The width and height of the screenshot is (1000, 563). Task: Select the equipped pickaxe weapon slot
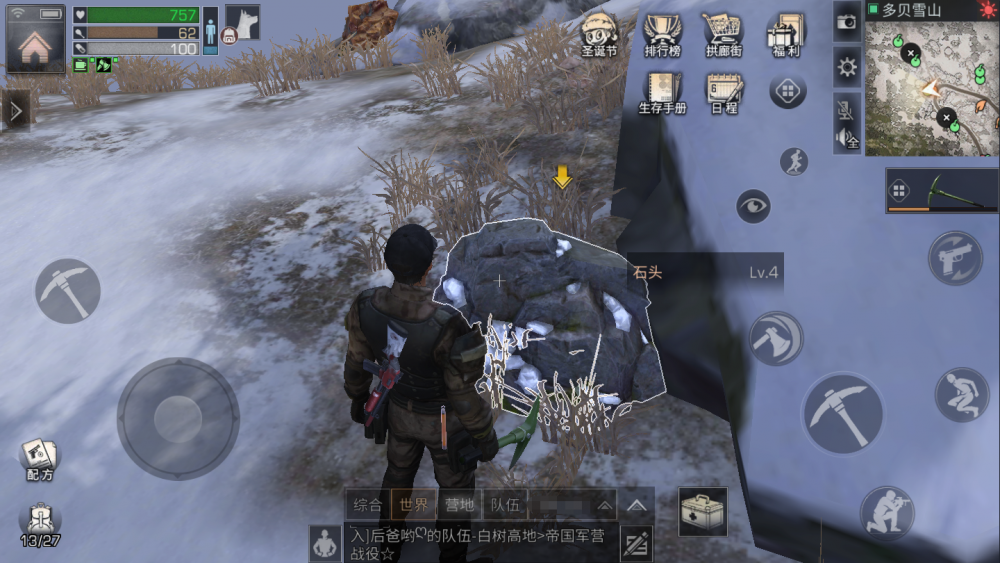click(x=941, y=190)
